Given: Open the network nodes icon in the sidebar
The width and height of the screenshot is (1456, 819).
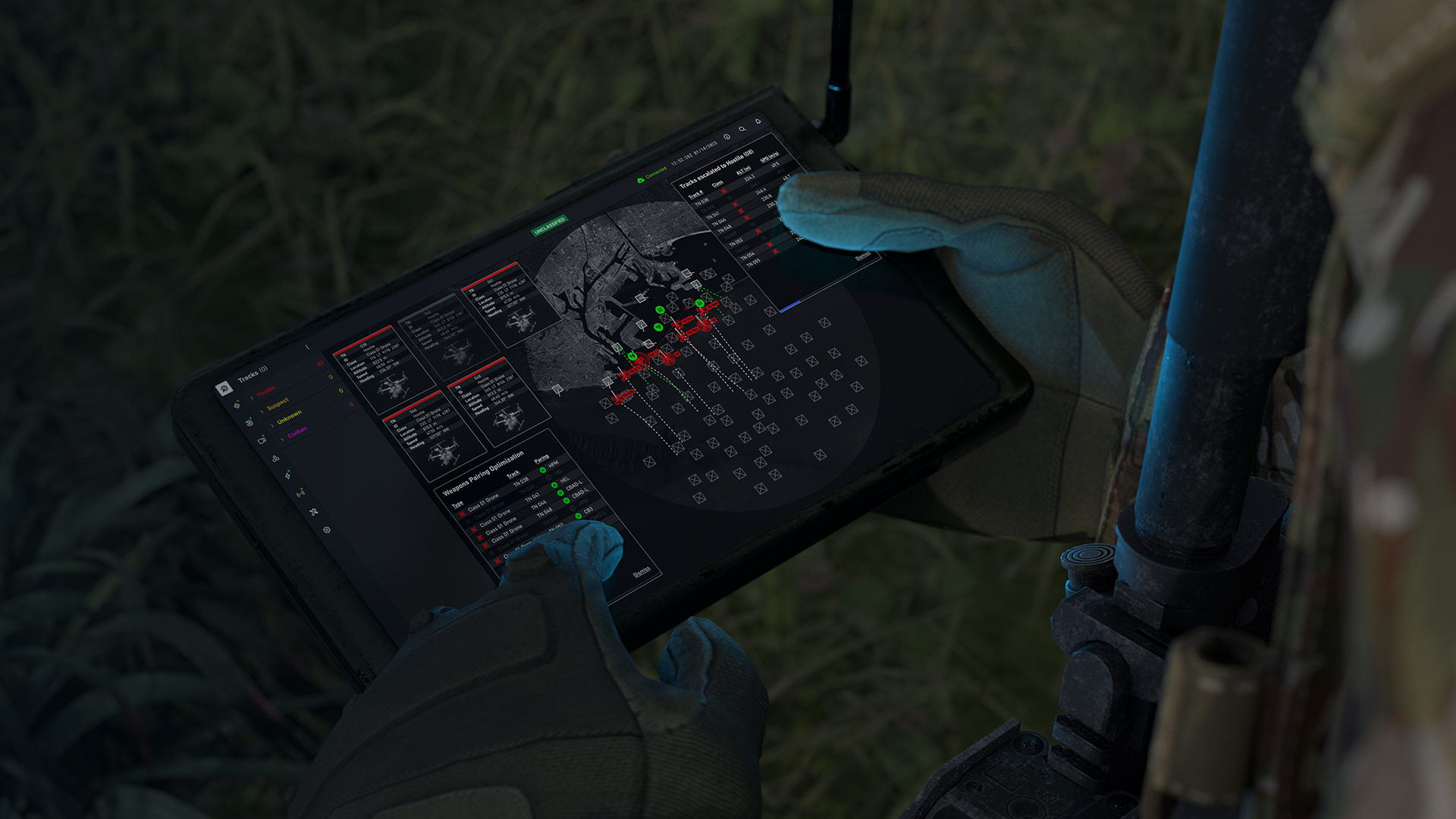Looking at the screenshot, I should (x=275, y=458).
